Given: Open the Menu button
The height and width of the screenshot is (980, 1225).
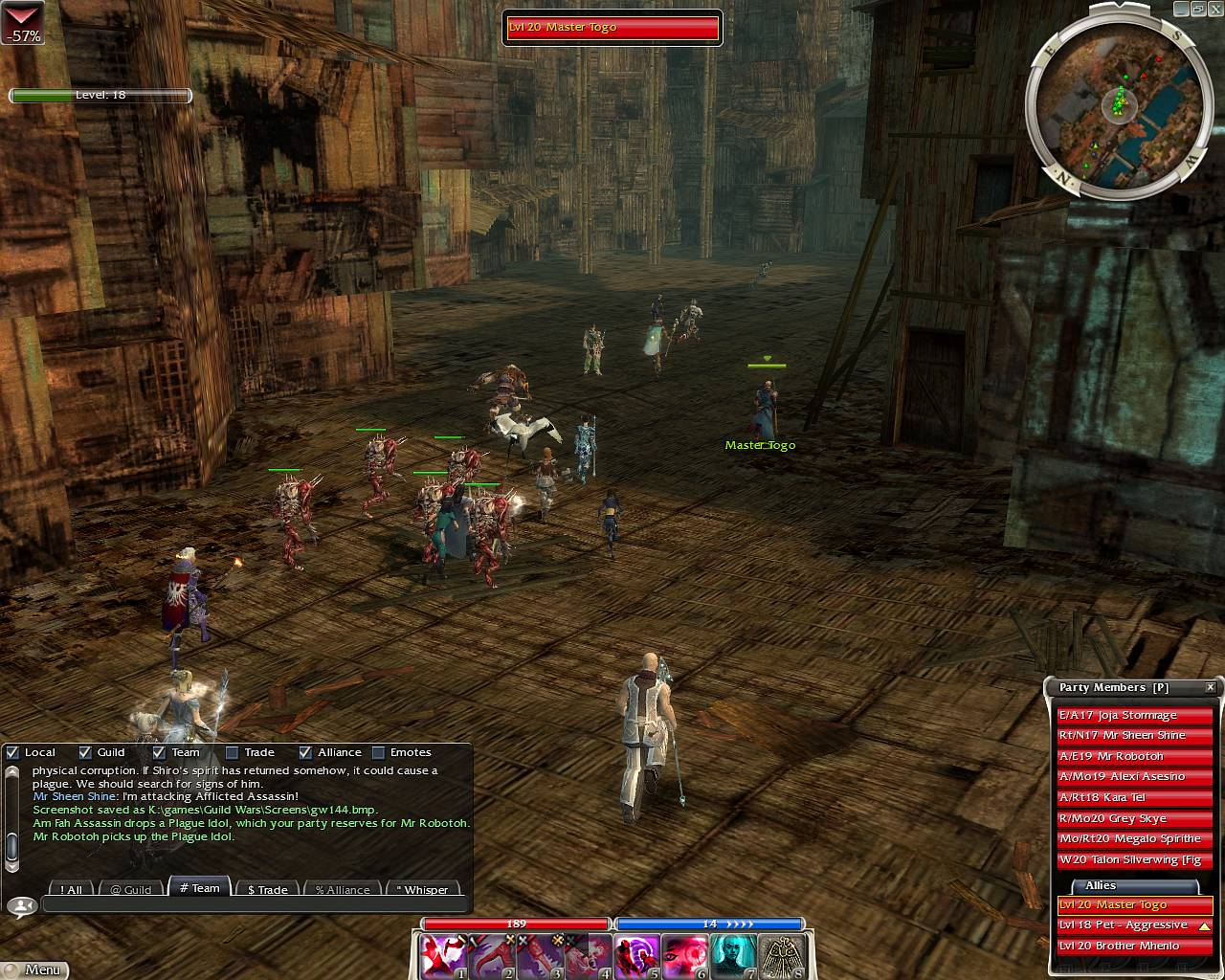Looking at the screenshot, I should click(x=34, y=969).
